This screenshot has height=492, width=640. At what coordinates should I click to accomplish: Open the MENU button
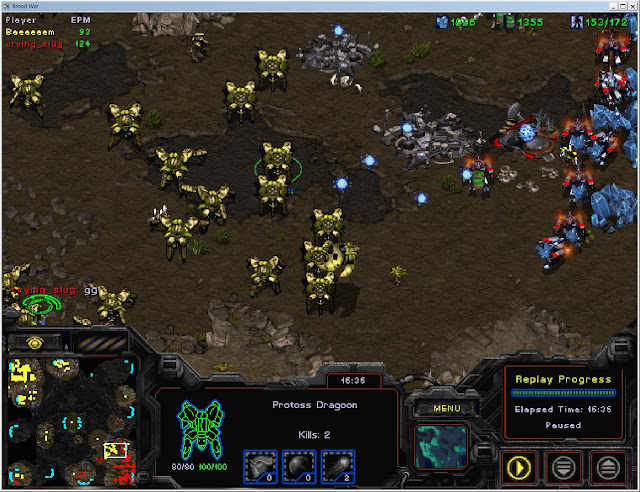click(441, 408)
